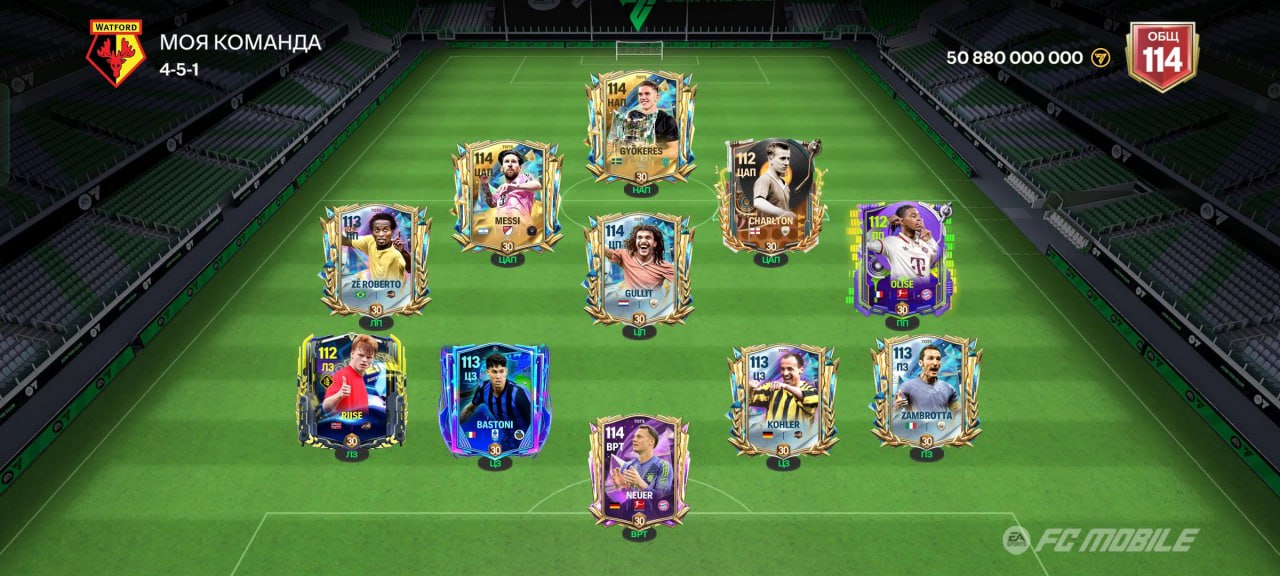Click the Watford club crest
This screenshot has height=576, width=1280.
pos(115,52)
